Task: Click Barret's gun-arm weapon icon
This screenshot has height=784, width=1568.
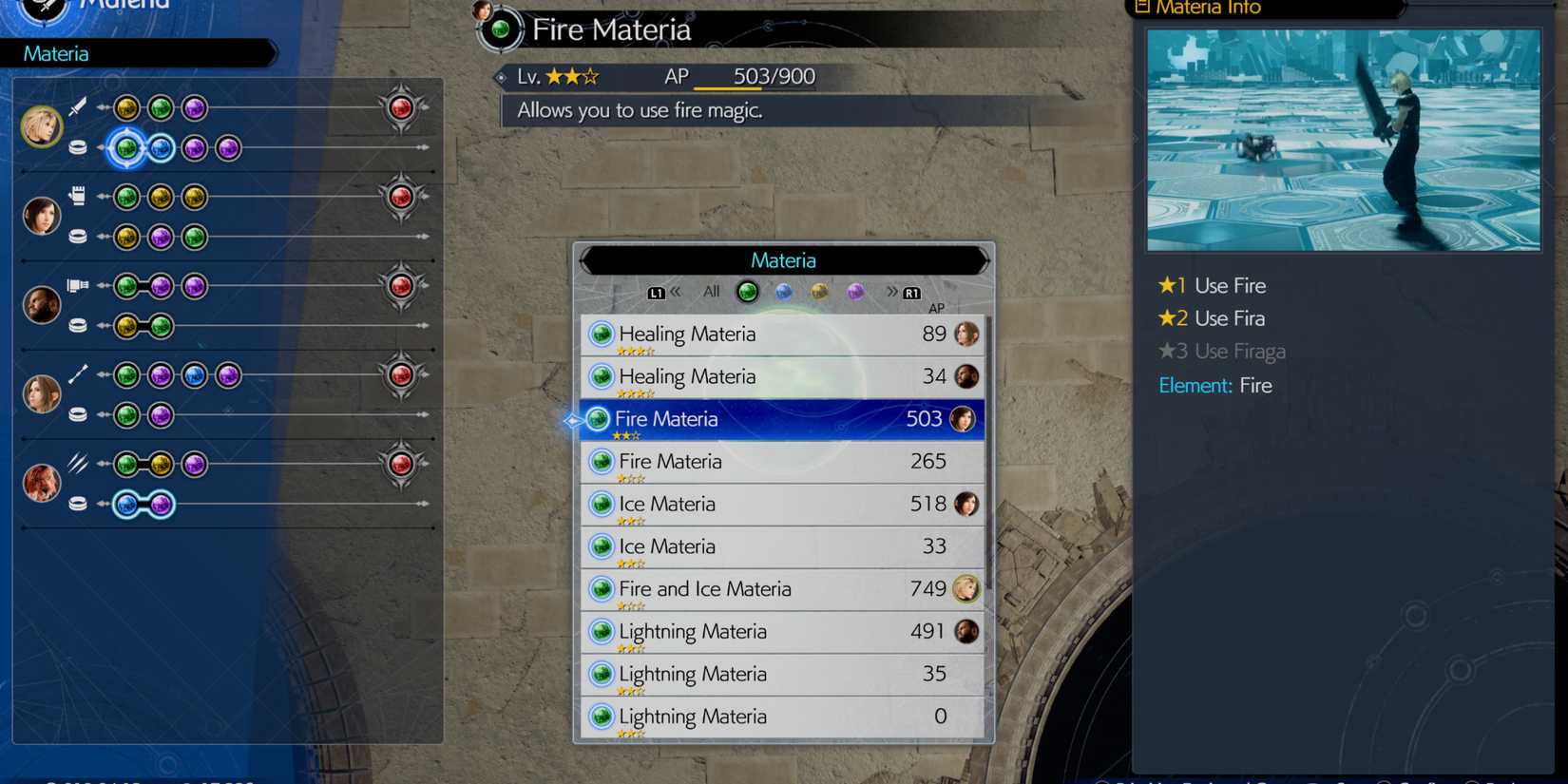Action: pos(78,284)
